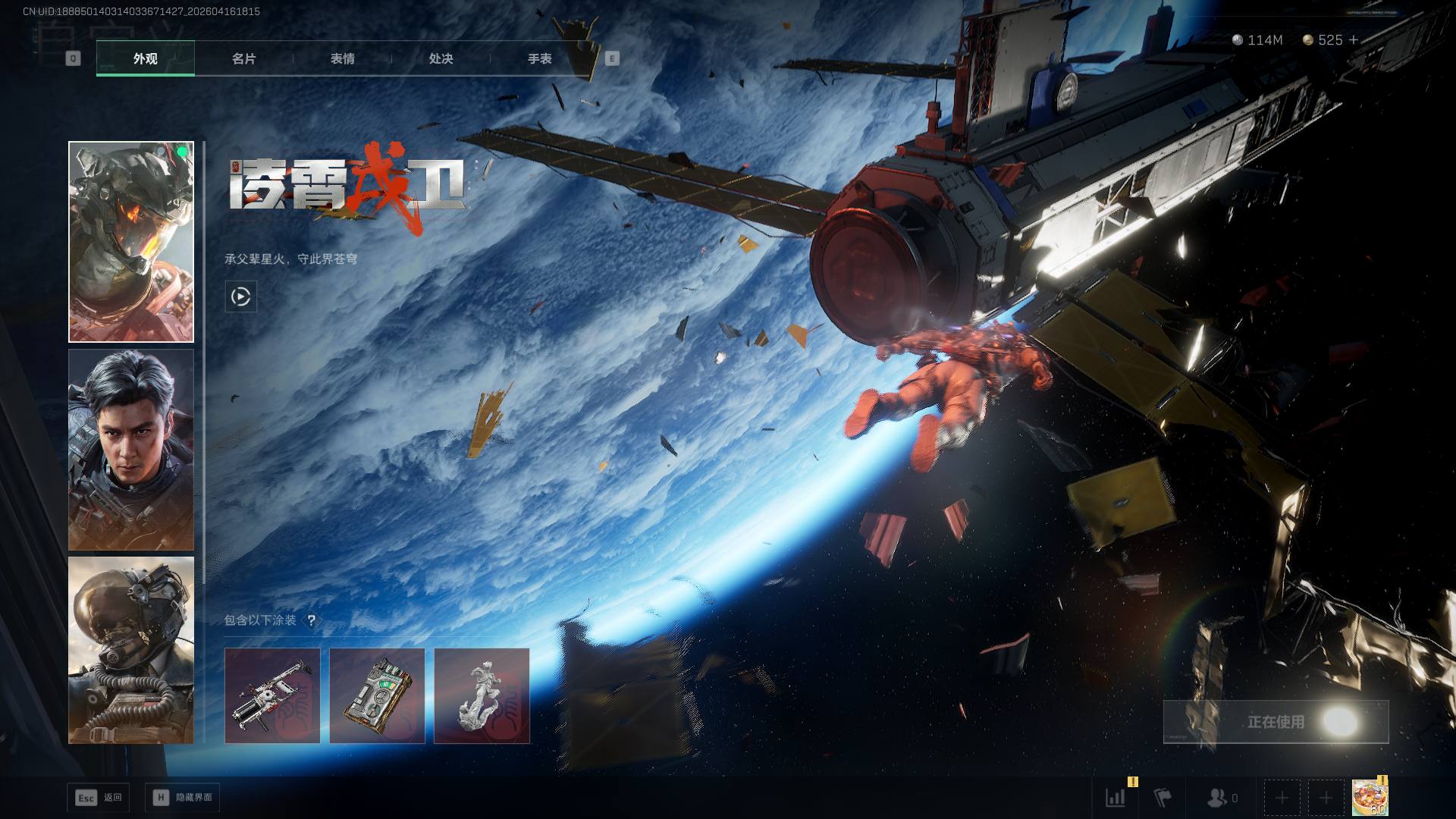Inspect the included supply box skin
This screenshot has width=1456, height=819.
click(x=377, y=695)
